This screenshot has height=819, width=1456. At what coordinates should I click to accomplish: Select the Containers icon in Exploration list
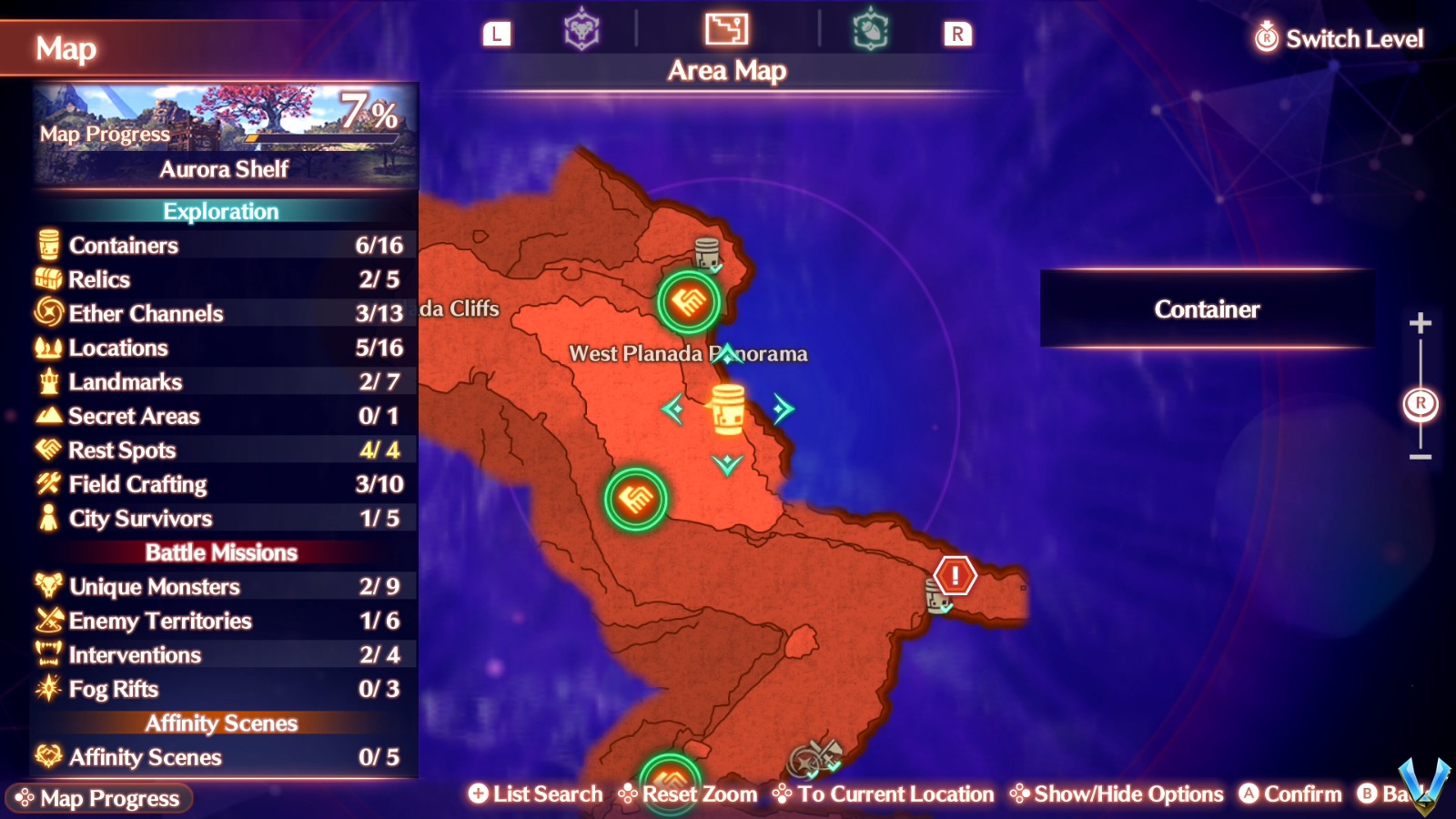click(47, 246)
